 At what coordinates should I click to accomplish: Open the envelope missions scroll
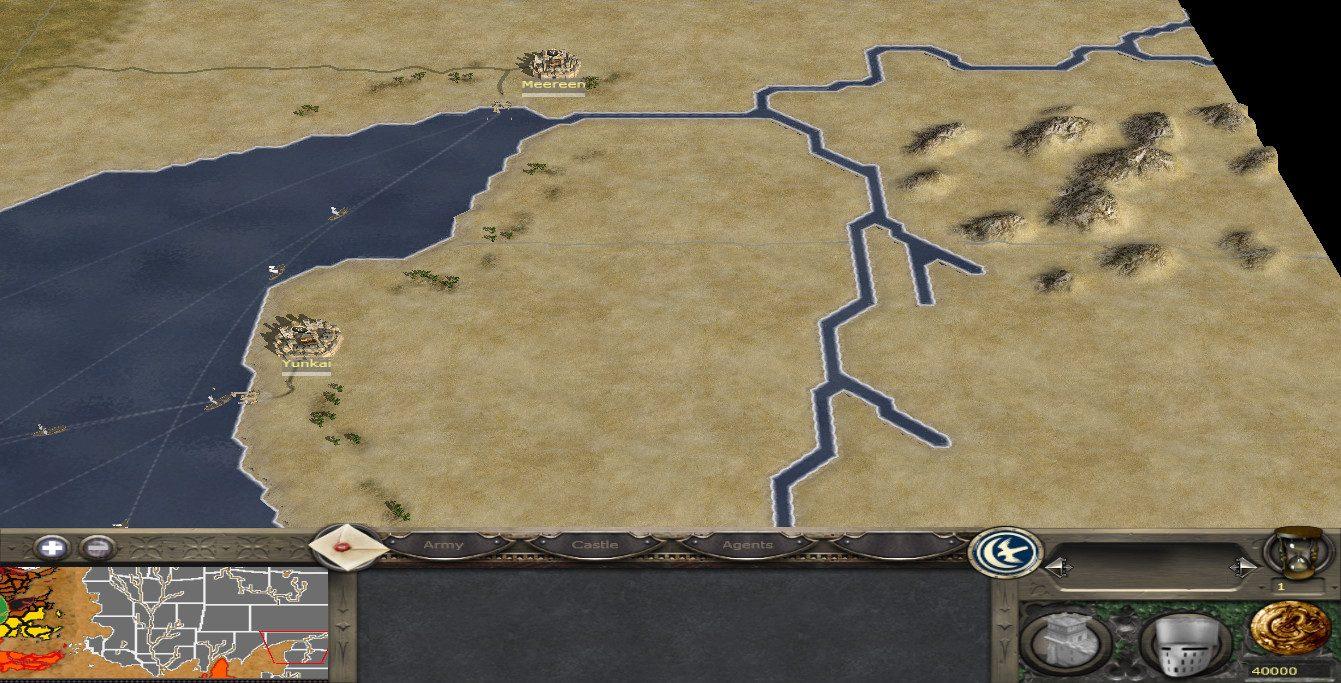click(x=345, y=547)
